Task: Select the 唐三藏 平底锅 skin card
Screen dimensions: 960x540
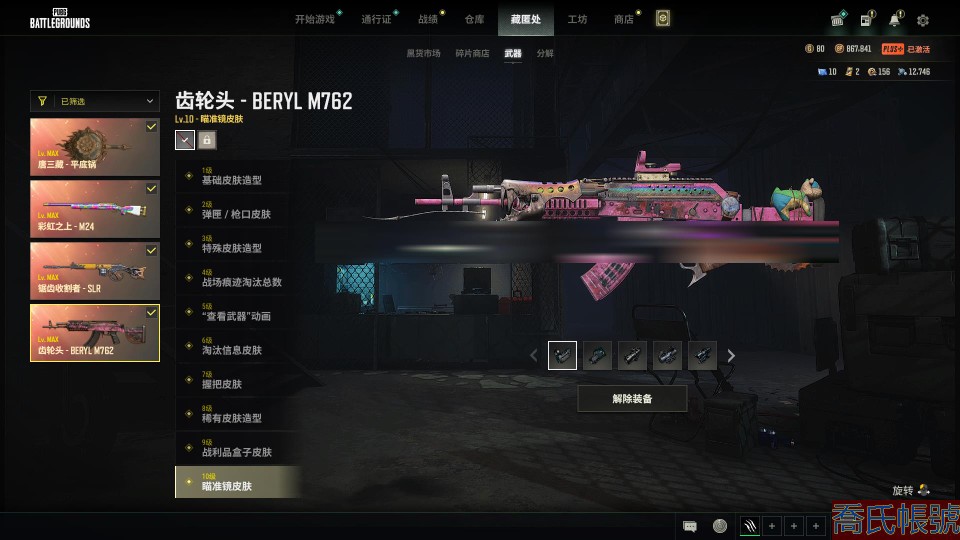Action: click(x=95, y=147)
